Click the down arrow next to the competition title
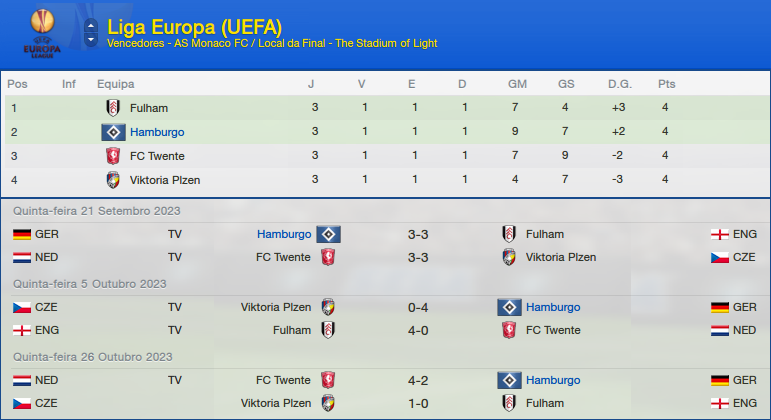This screenshot has width=771, height=420. [x=91, y=39]
